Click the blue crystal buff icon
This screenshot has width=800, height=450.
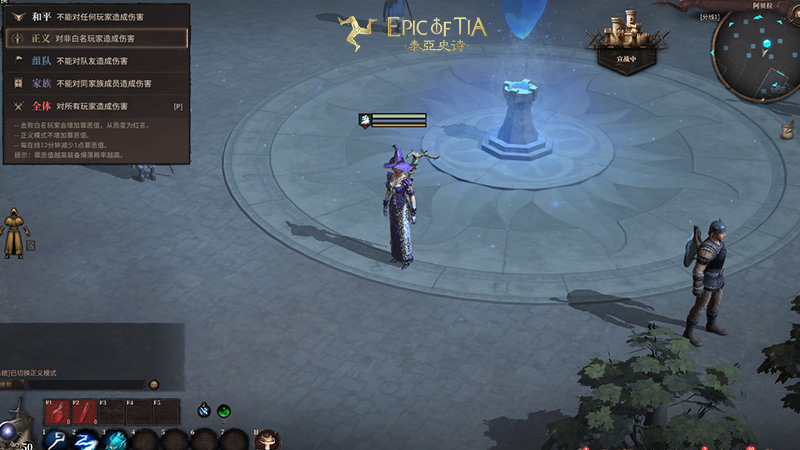[204, 409]
